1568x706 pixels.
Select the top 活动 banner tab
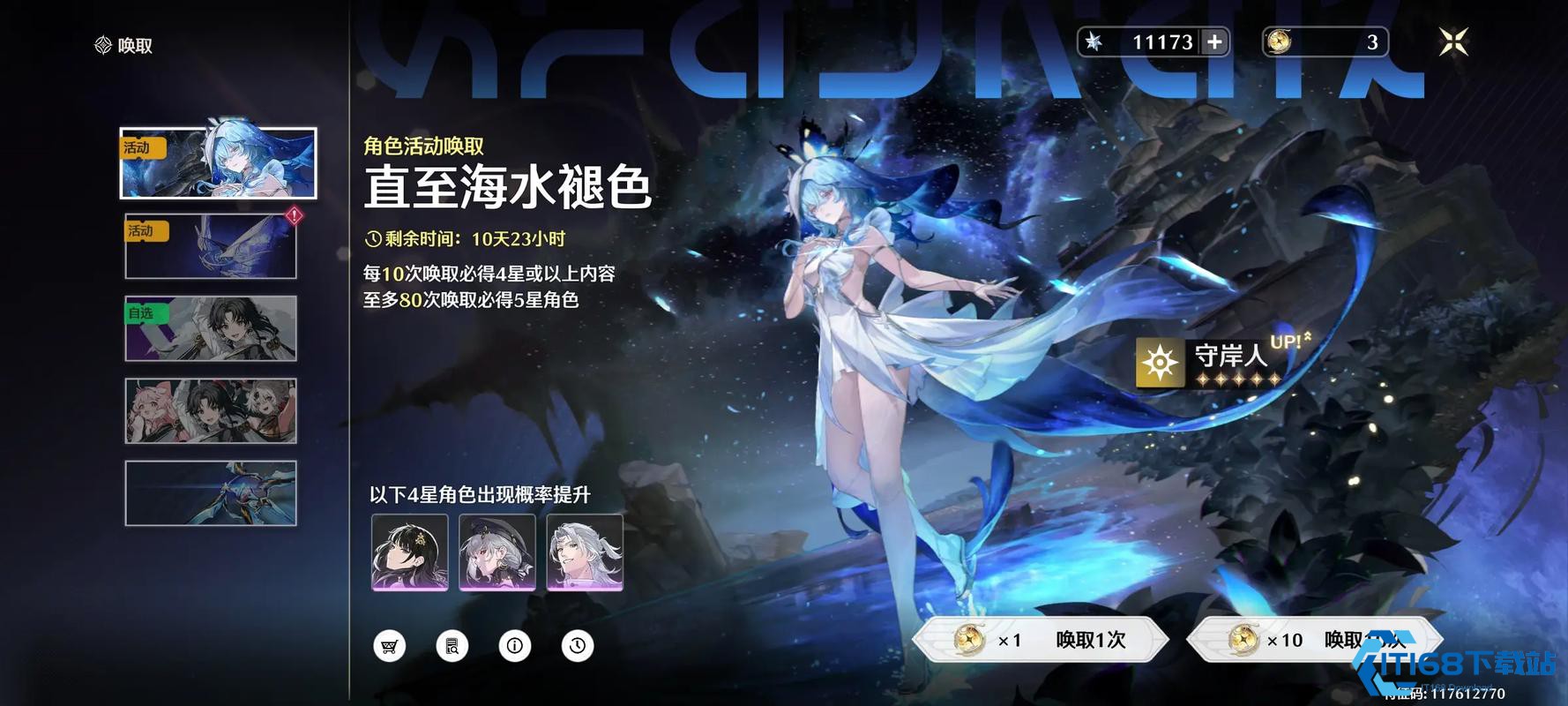[217, 163]
